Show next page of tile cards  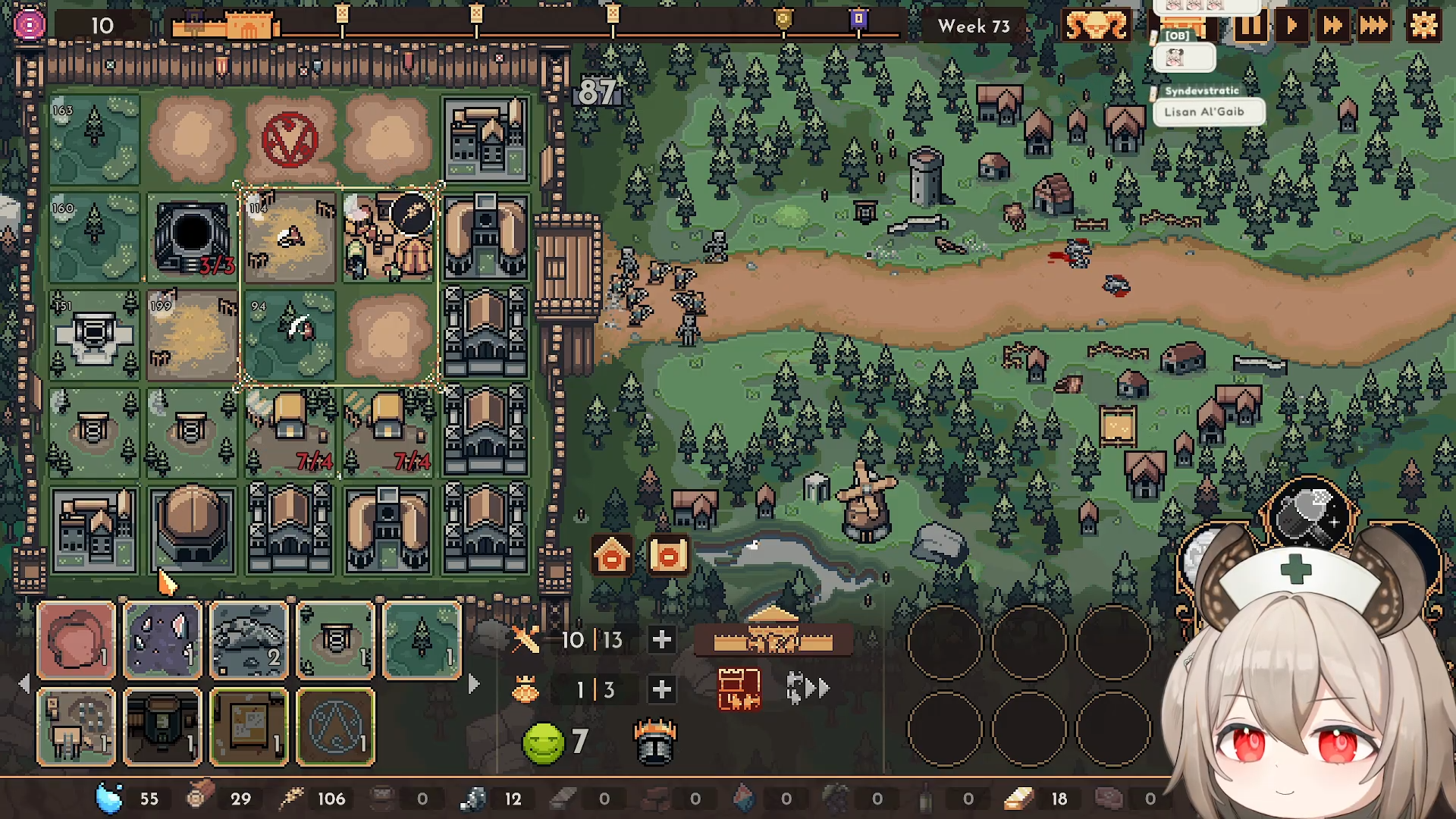pyautogui.click(x=474, y=684)
